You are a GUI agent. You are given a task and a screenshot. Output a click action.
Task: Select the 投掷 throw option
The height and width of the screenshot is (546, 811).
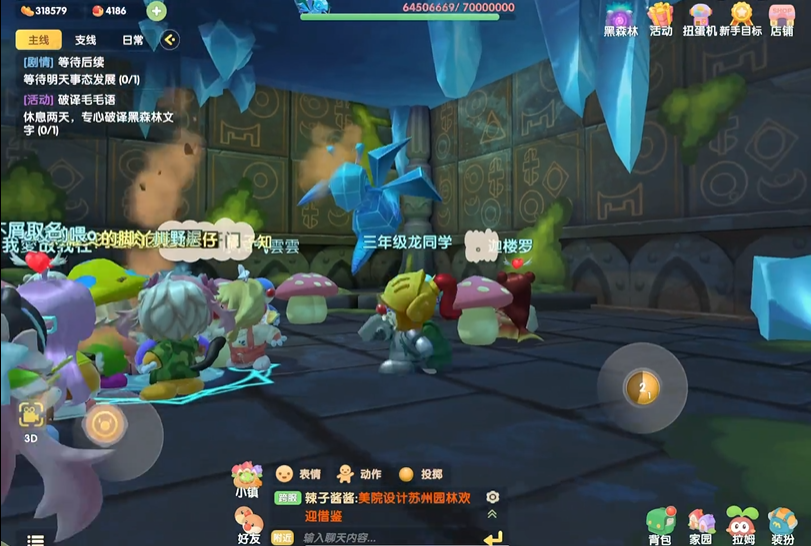(420, 474)
